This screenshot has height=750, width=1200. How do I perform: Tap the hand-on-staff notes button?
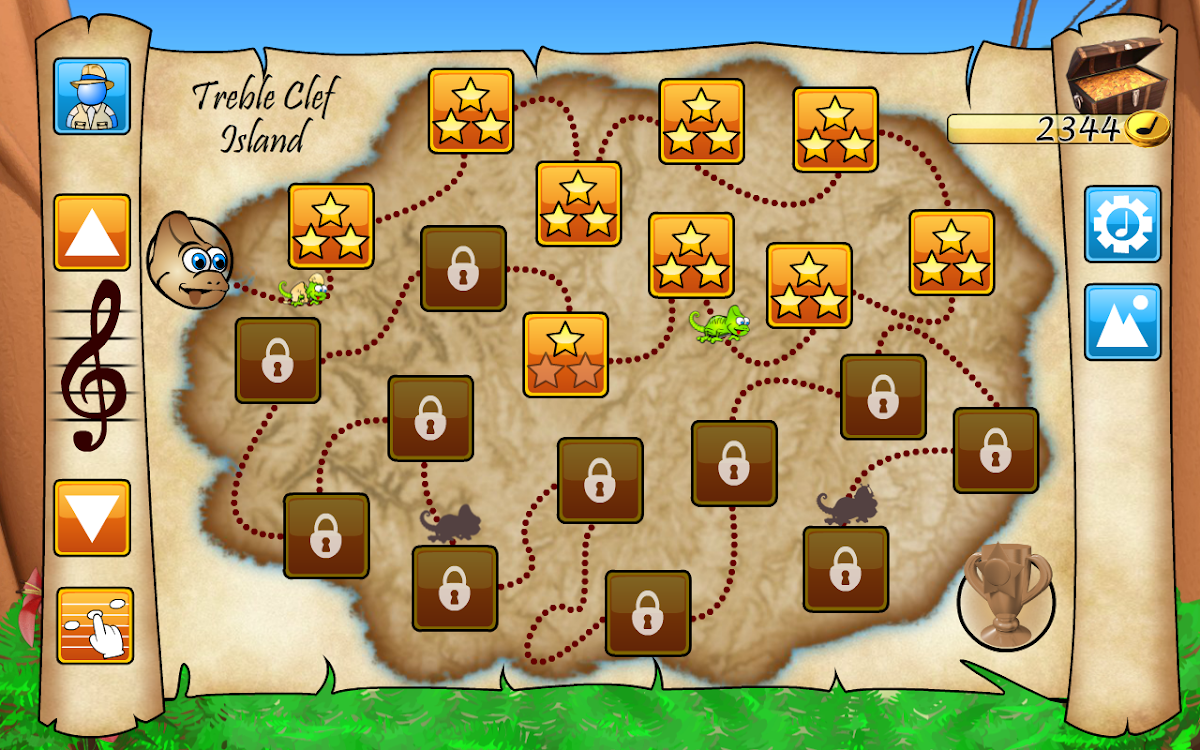[95, 625]
